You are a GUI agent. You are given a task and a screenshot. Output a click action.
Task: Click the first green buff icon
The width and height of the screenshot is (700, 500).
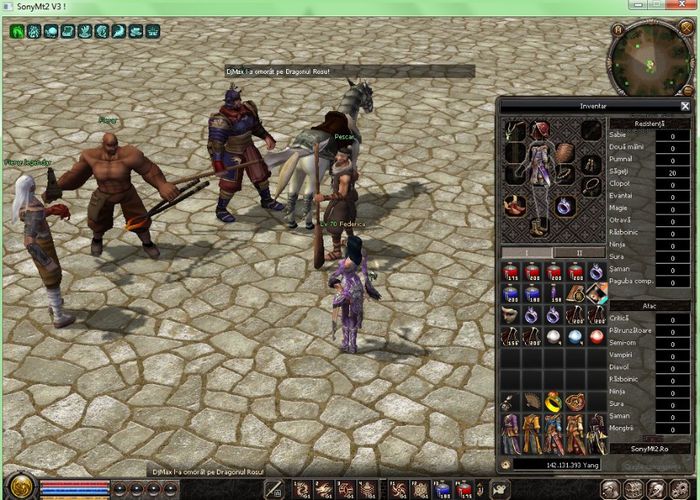pos(18,32)
